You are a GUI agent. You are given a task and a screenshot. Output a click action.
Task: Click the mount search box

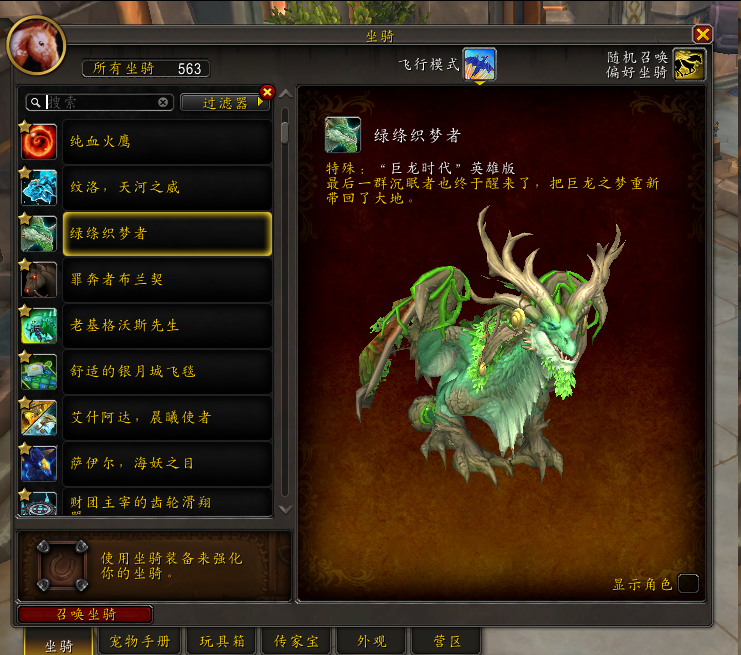100,102
